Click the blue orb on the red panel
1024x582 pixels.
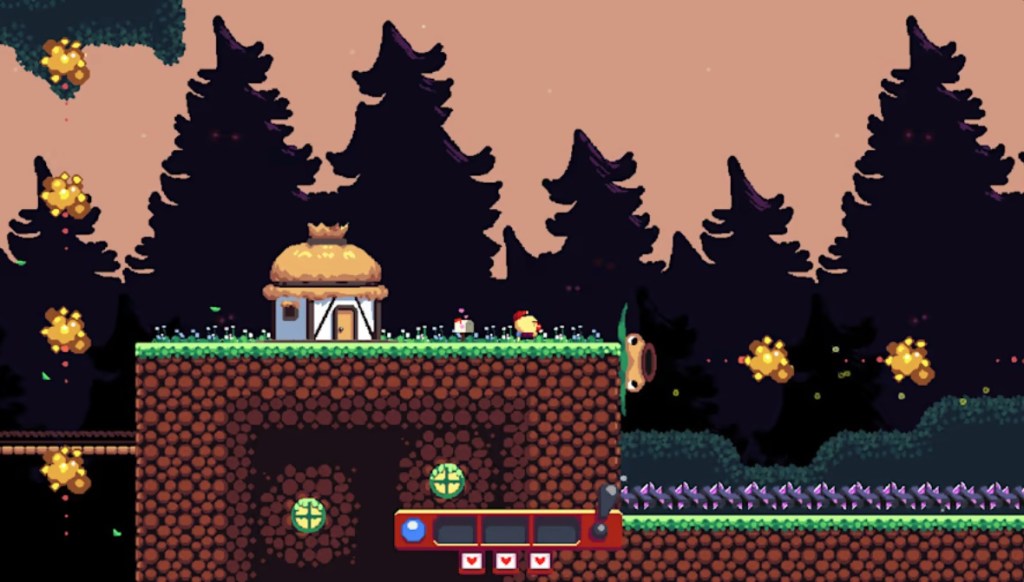[x=413, y=529]
